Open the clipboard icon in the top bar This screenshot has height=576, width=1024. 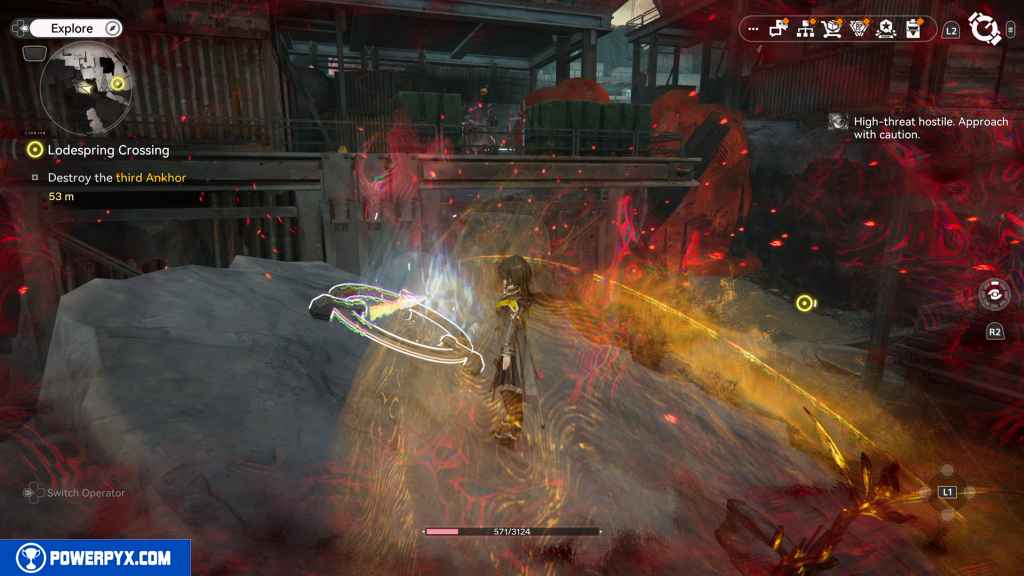pyautogui.click(x=912, y=29)
